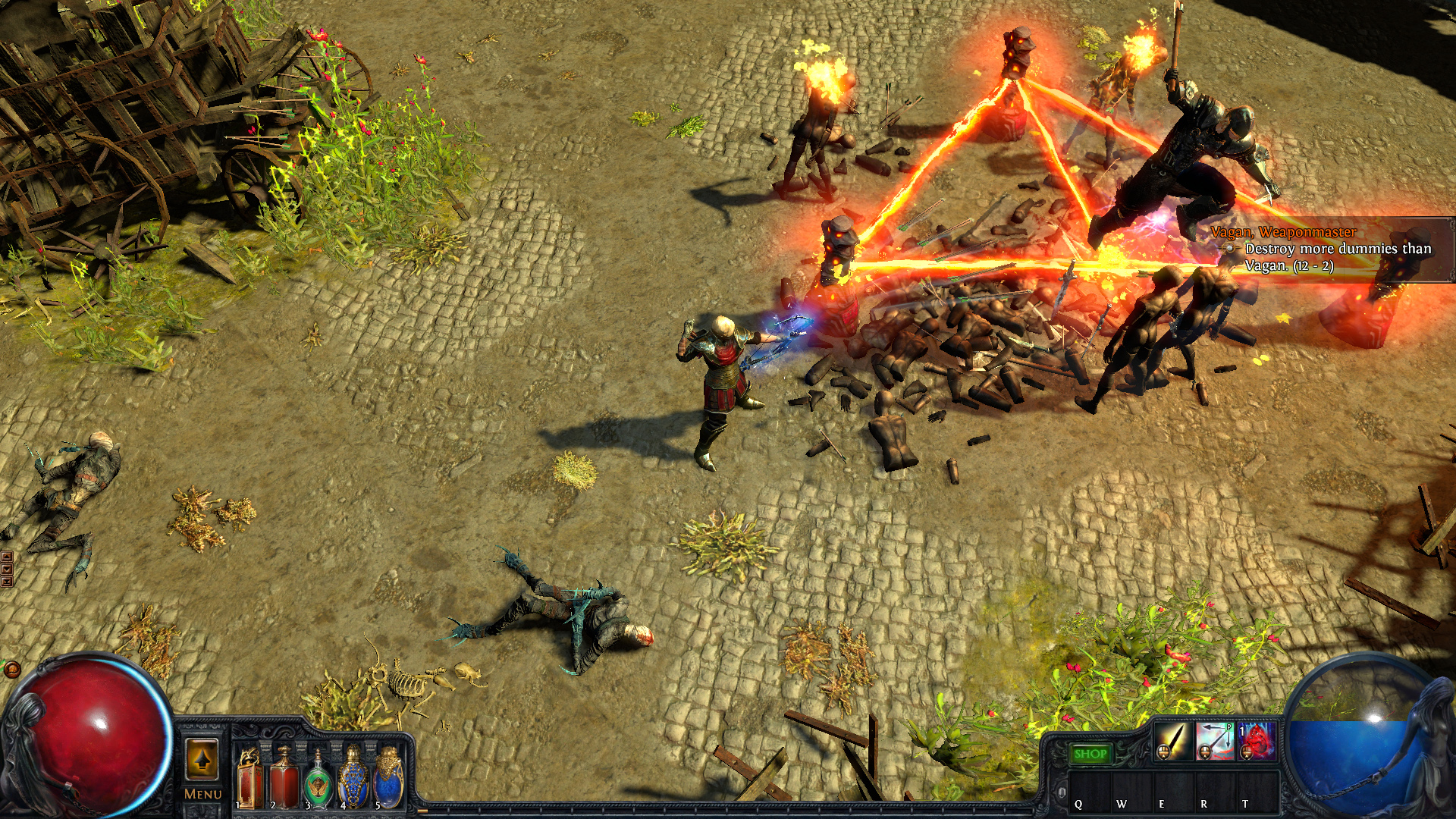
Task: Click the scroll-down arrow on the left edge
Action: [7, 568]
